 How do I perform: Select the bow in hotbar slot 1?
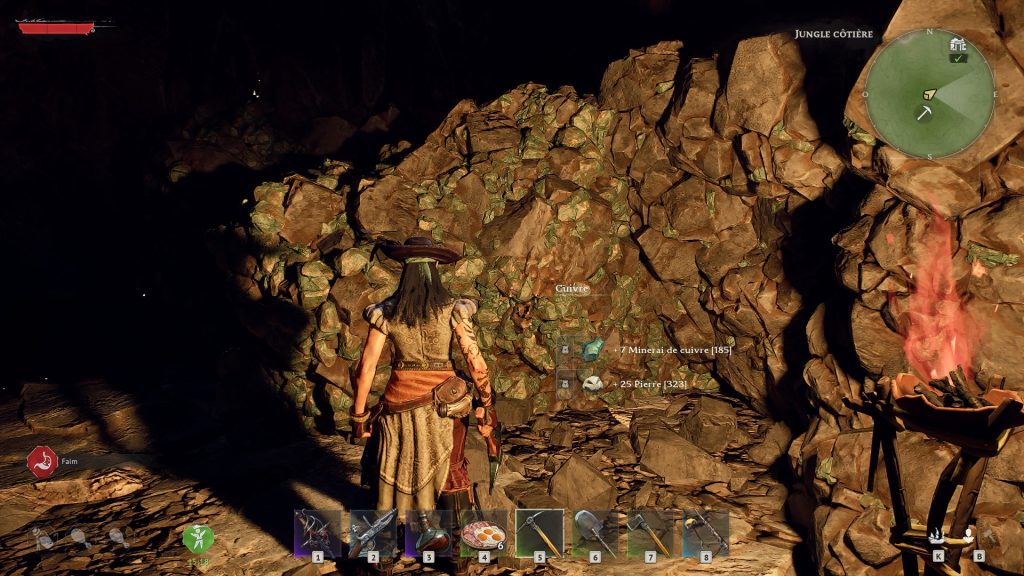click(318, 532)
